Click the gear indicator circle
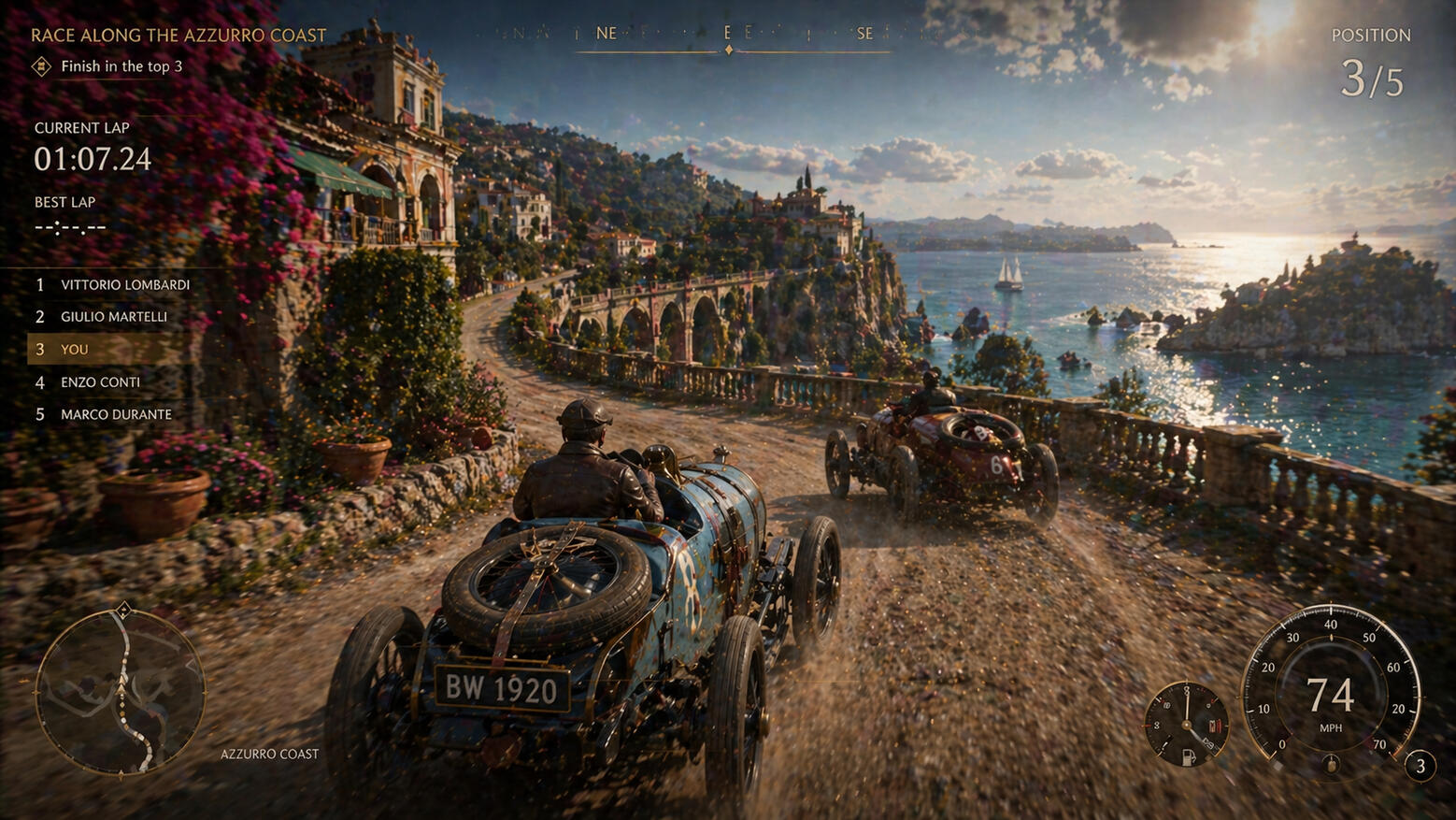The height and width of the screenshot is (820, 1456). point(1420,767)
